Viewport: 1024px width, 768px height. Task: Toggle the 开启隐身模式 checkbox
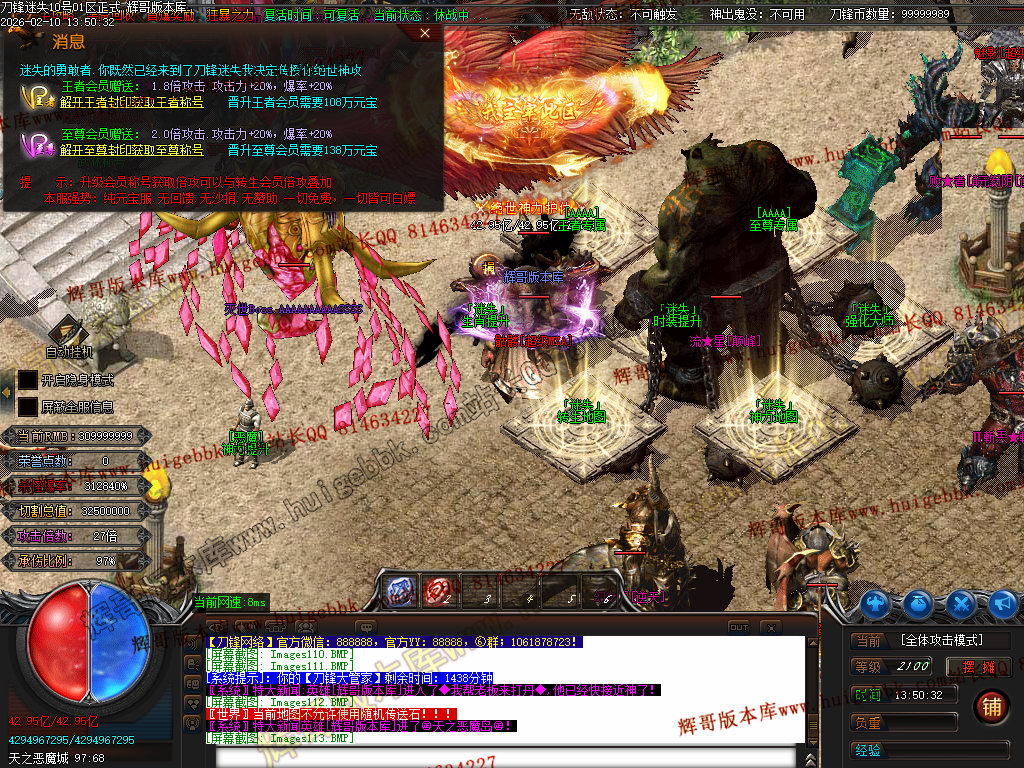pyautogui.click(x=27, y=380)
